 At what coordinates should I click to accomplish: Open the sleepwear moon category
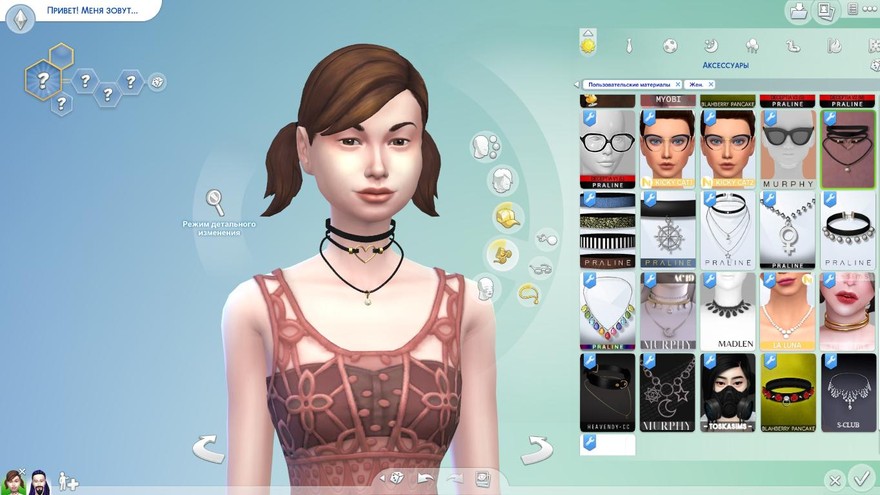pyautogui.click(x=711, y=46)
